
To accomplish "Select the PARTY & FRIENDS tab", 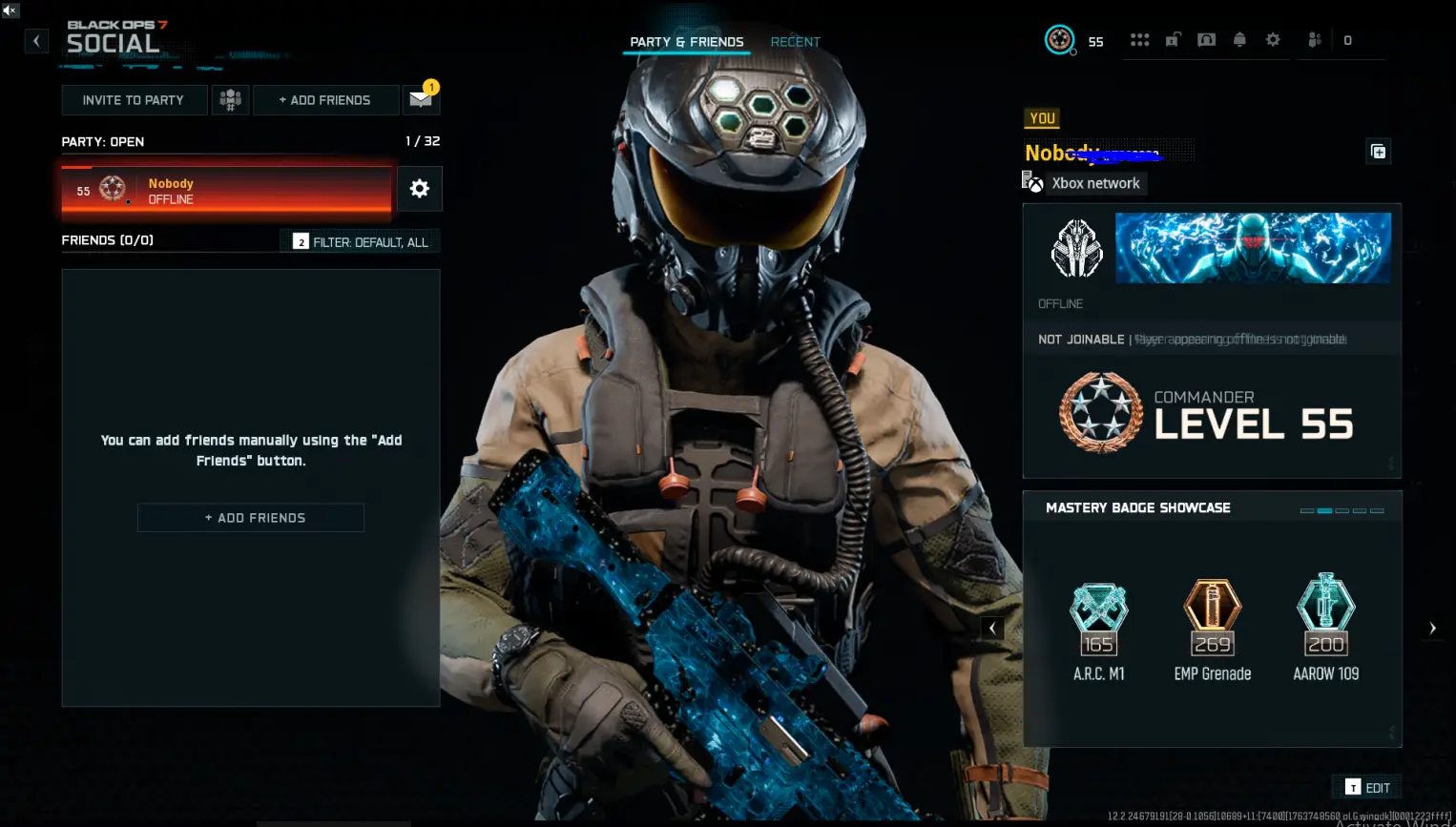I will (x=685, y=42).
